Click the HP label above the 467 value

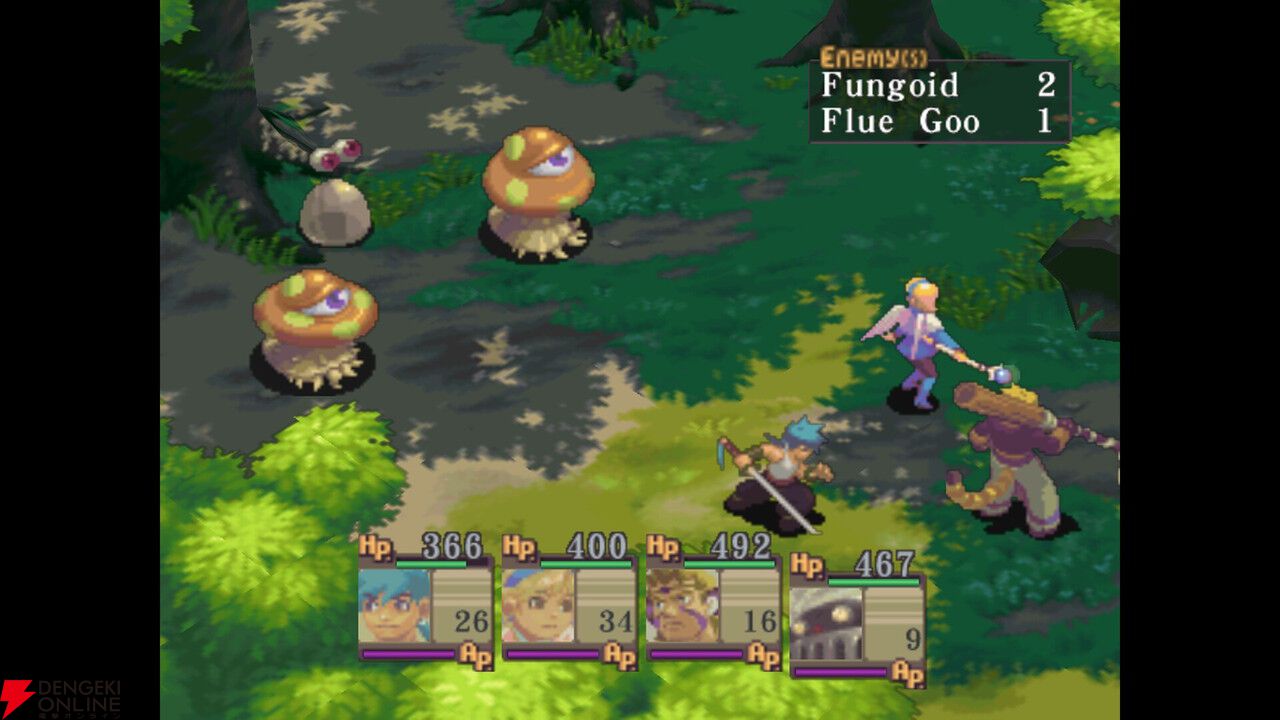[807, 563]
